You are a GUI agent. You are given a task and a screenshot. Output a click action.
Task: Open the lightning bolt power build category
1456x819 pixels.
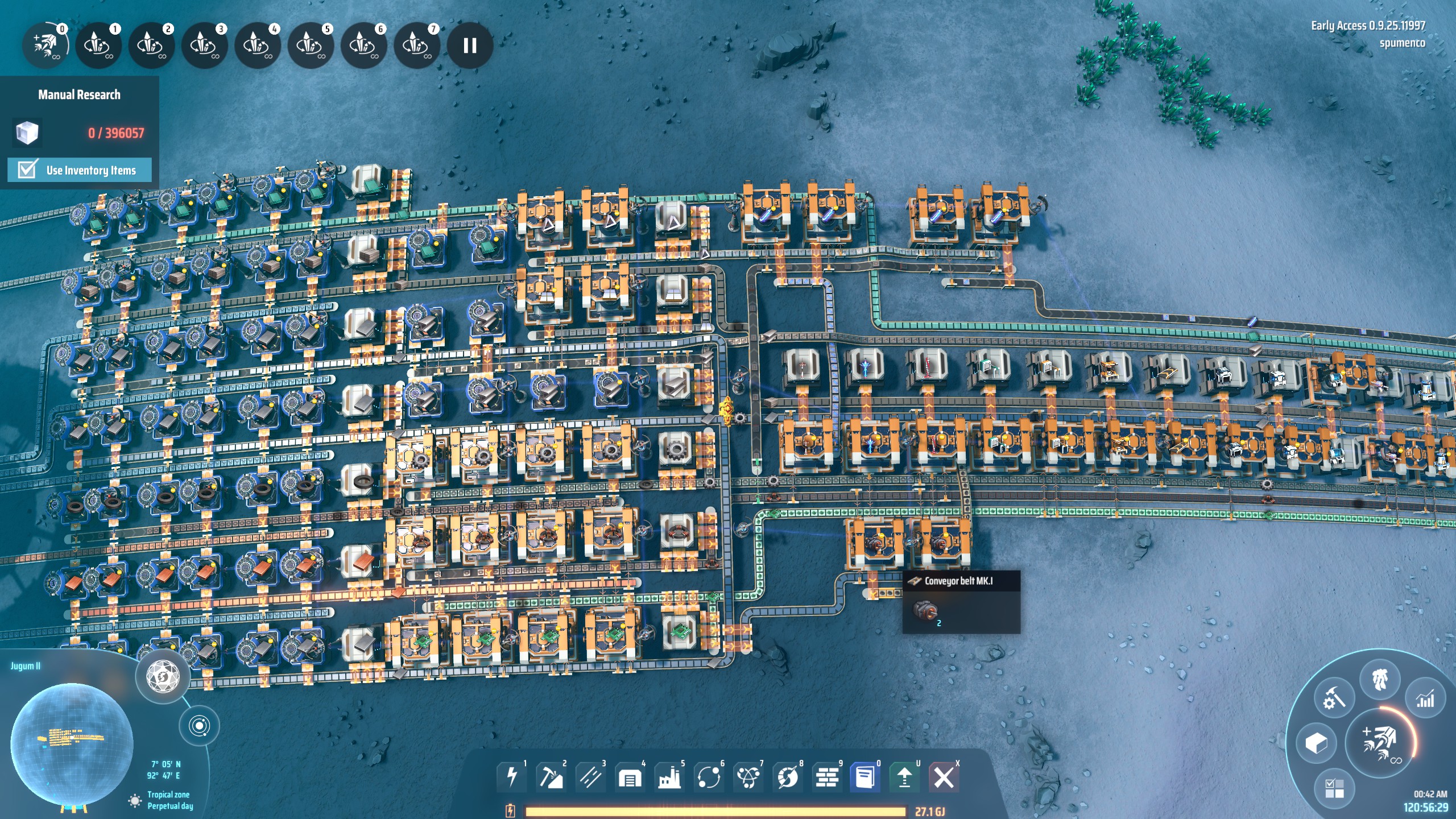pos(511,777)
